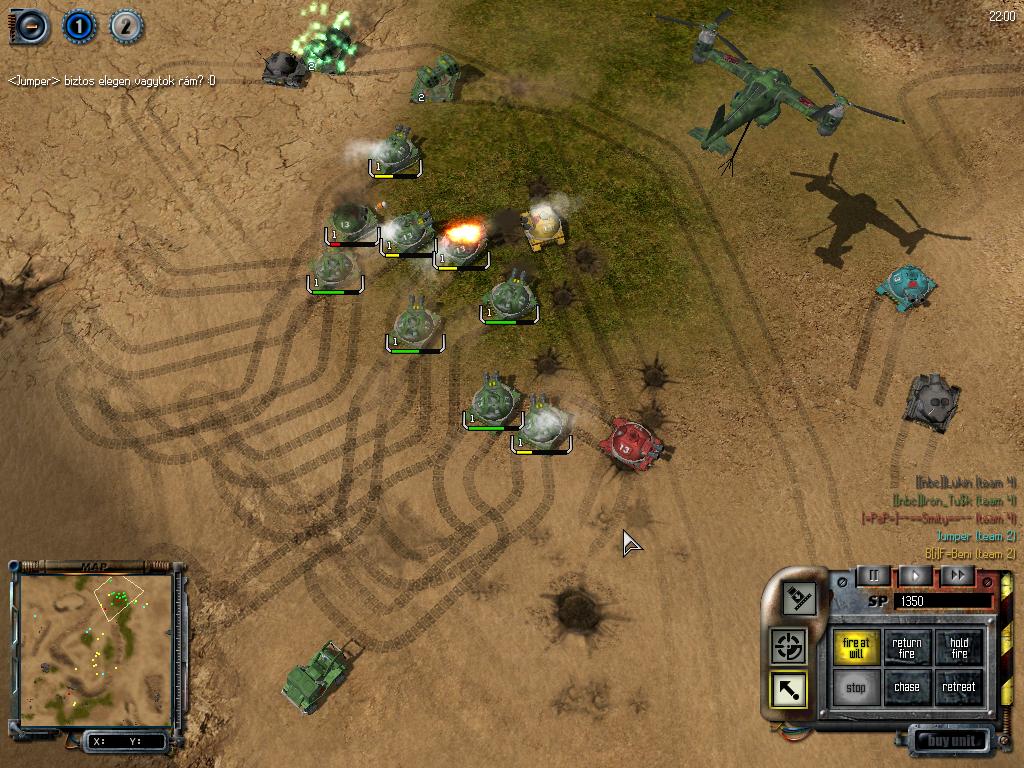Activate fast-forward game speed
Viewport: 1024px width, 768px height.
click(957, 575)
